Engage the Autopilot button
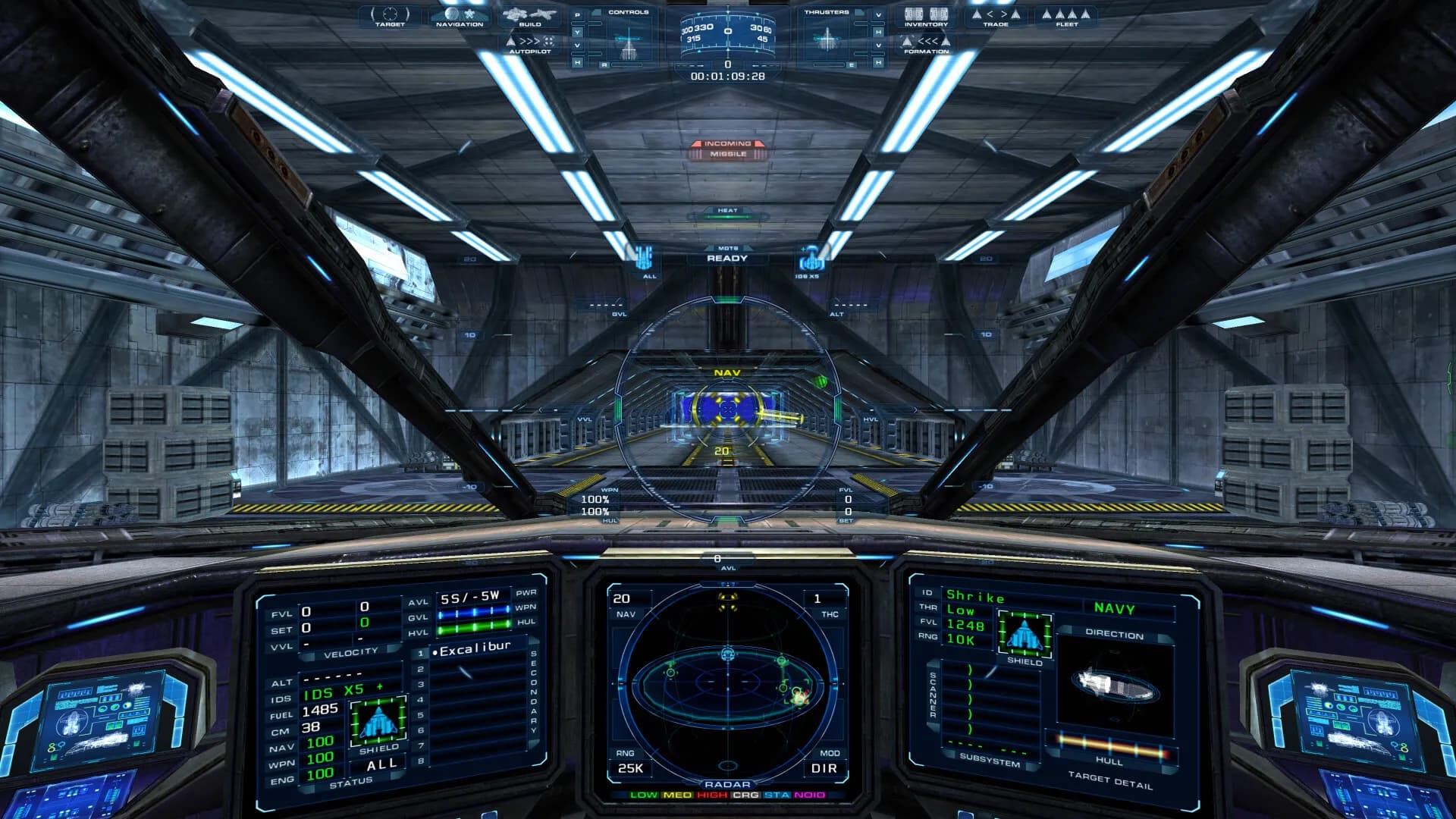 pos(530,44)
